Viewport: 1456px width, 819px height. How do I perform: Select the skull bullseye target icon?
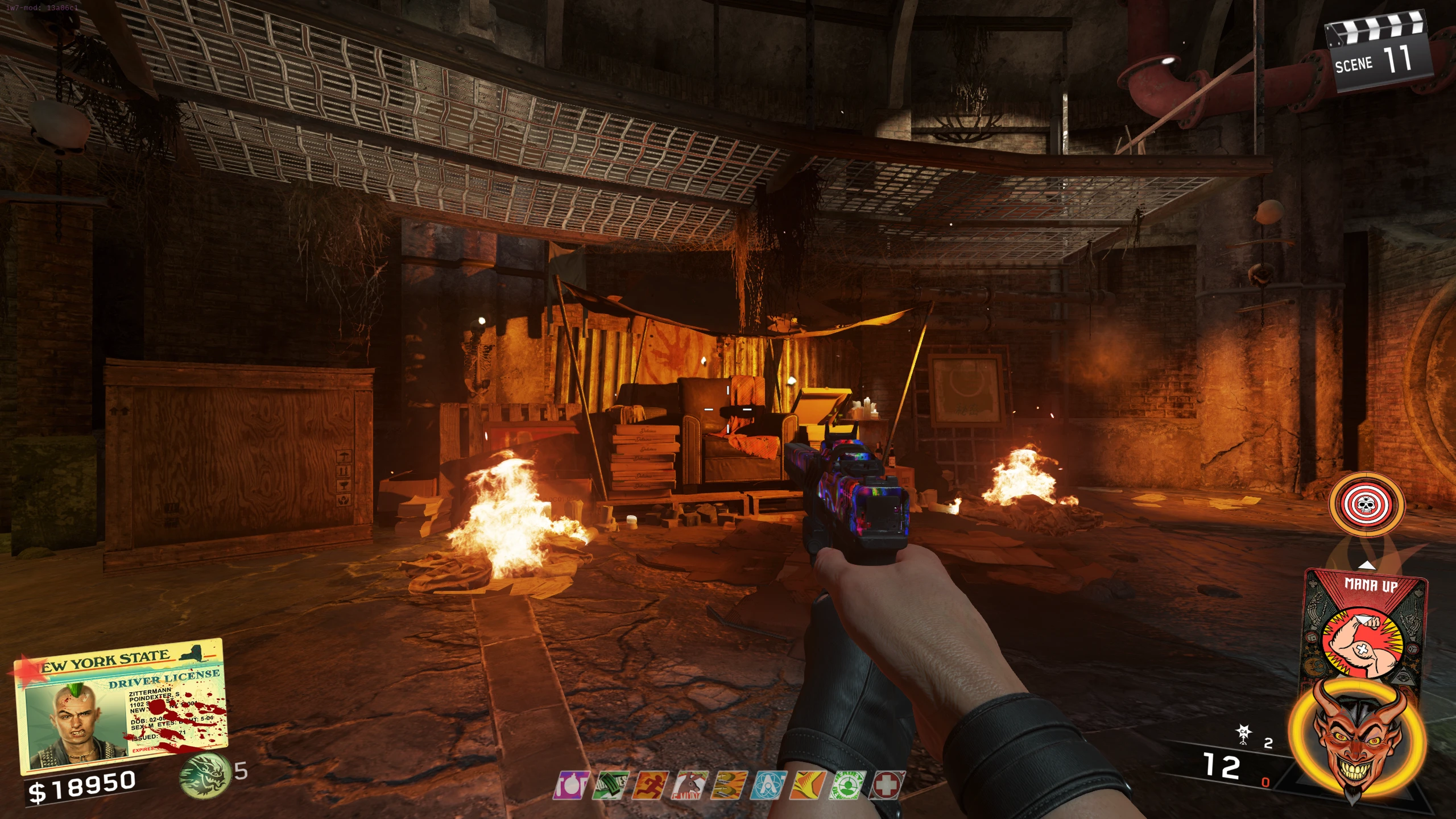tap(1366, 504)
